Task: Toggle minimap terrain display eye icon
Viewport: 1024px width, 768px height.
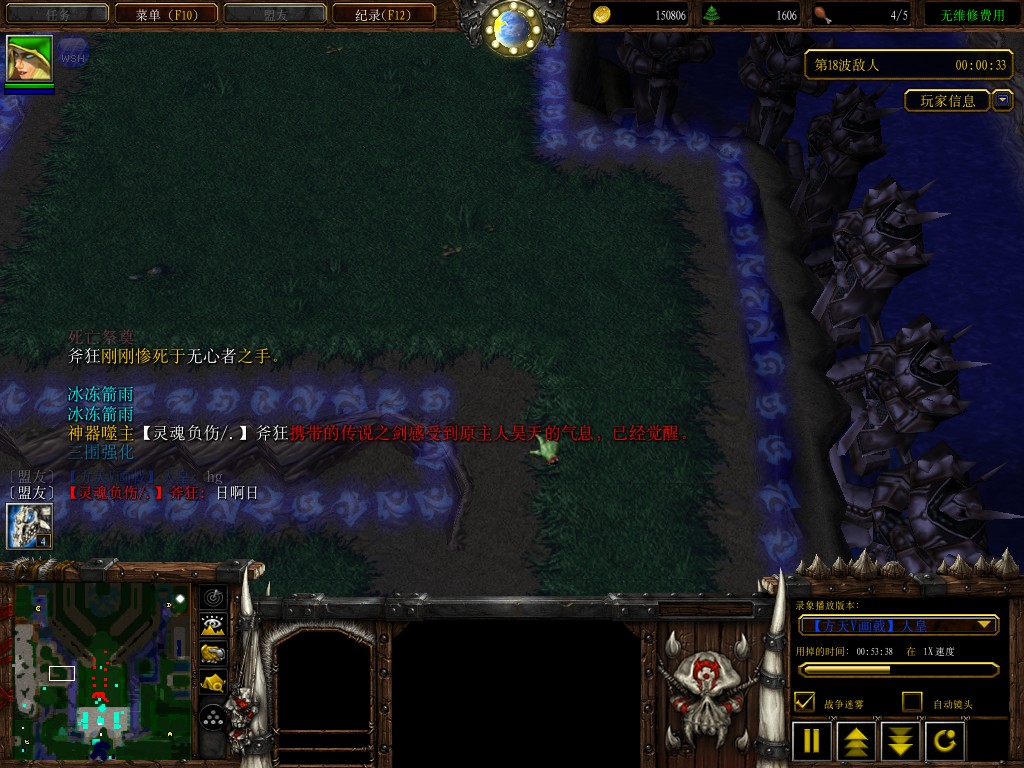Action: tap(213, 626)
